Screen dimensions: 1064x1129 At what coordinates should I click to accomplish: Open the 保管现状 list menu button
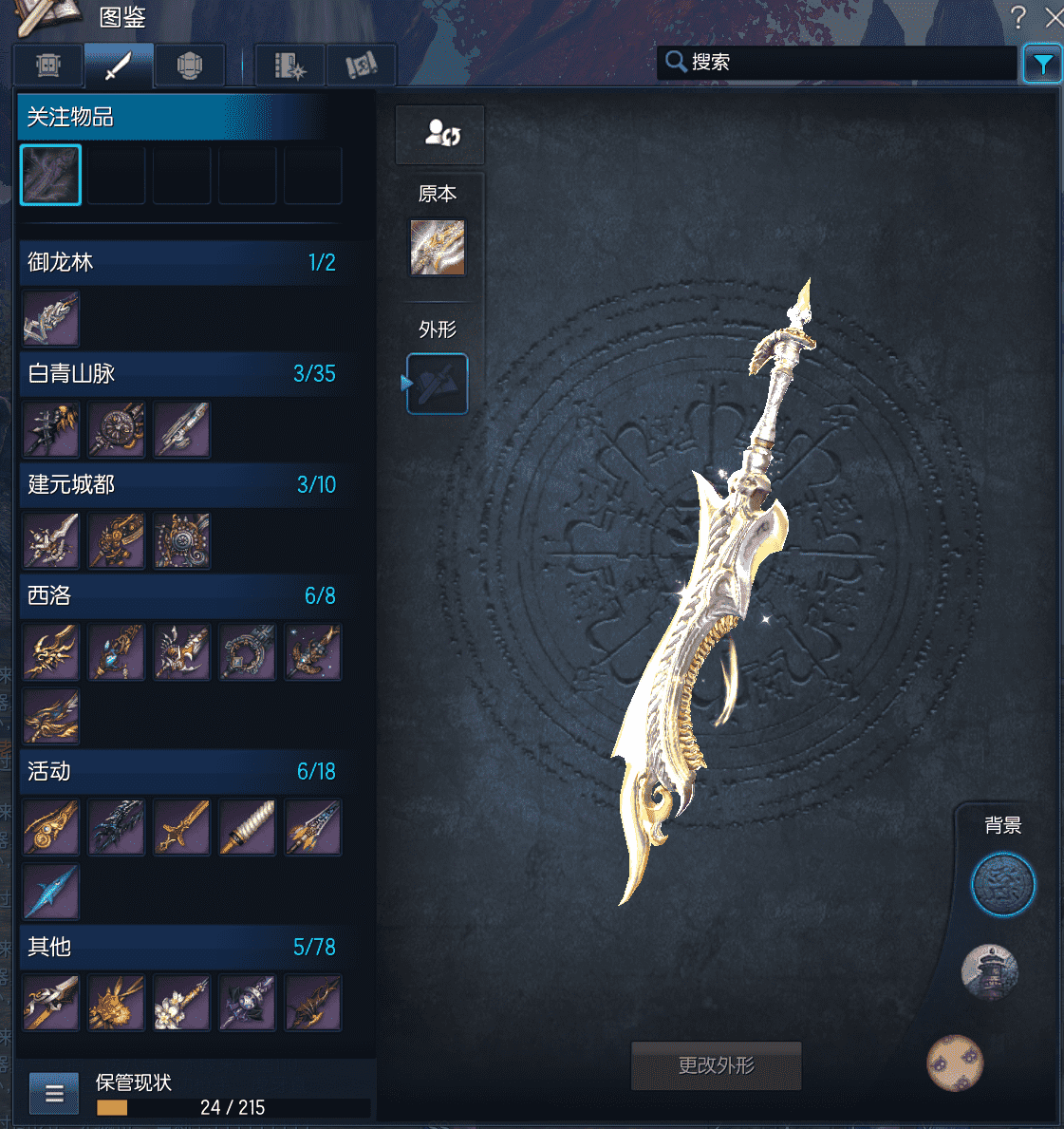click(x=54, y=1093)
